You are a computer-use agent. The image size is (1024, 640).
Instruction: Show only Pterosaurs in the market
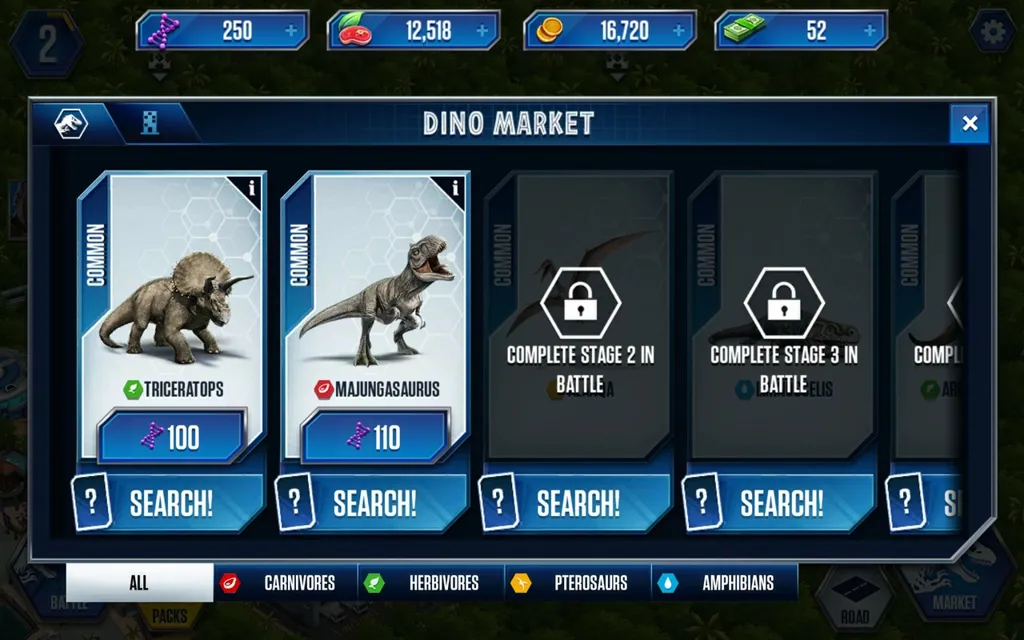pyautogui.click(x=577, y=583)
